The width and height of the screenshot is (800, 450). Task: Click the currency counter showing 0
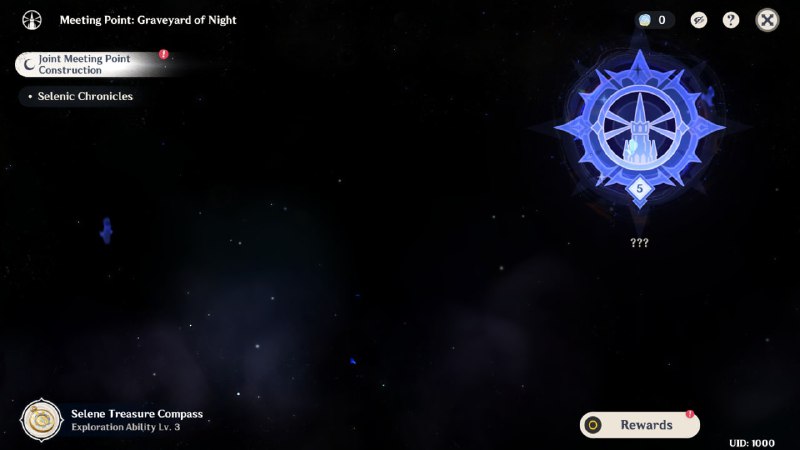(655, 20)
